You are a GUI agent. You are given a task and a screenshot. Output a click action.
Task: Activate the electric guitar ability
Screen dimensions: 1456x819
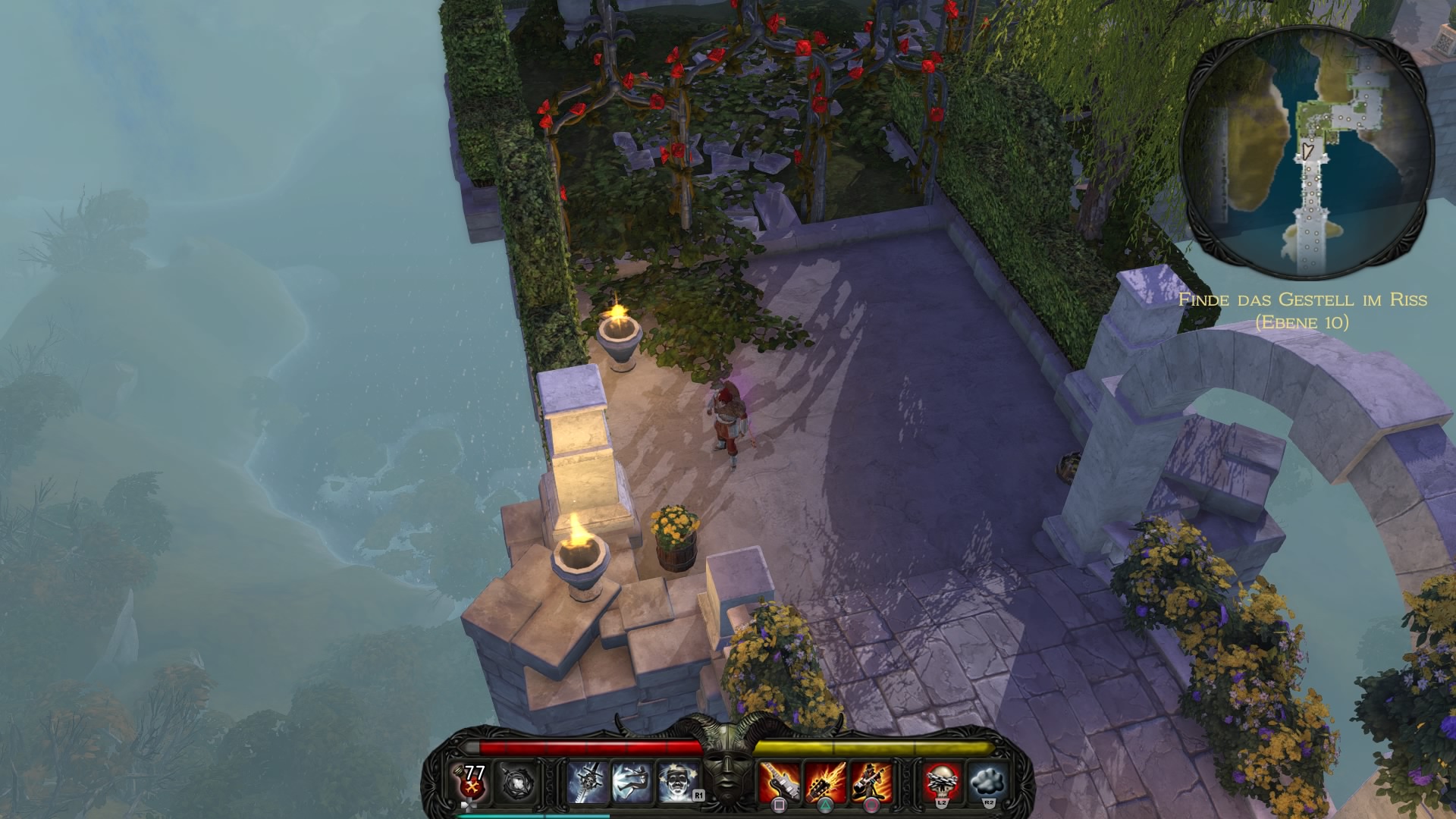click(780, 783)
